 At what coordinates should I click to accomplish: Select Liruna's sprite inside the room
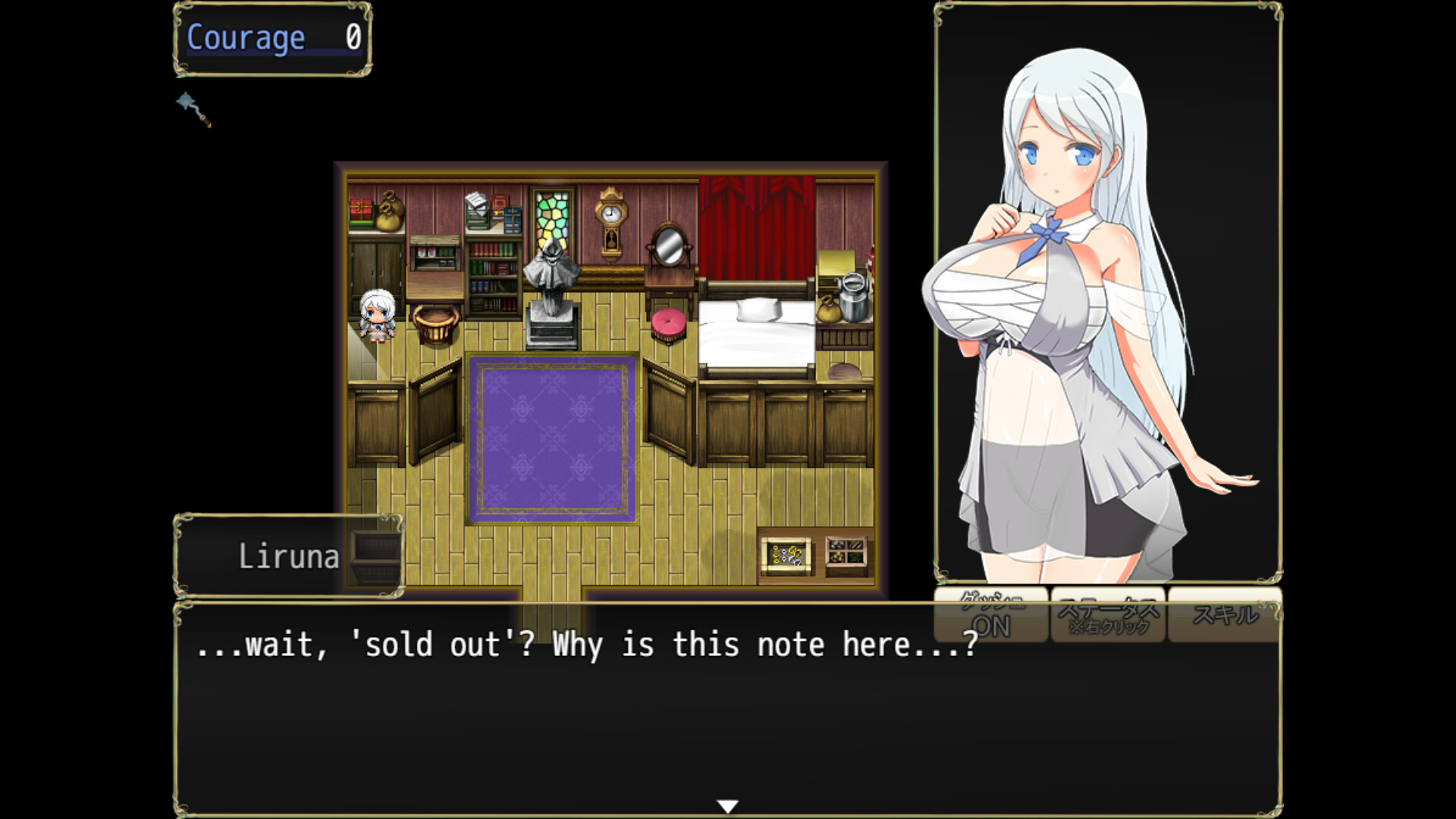(x=377, y=315)
